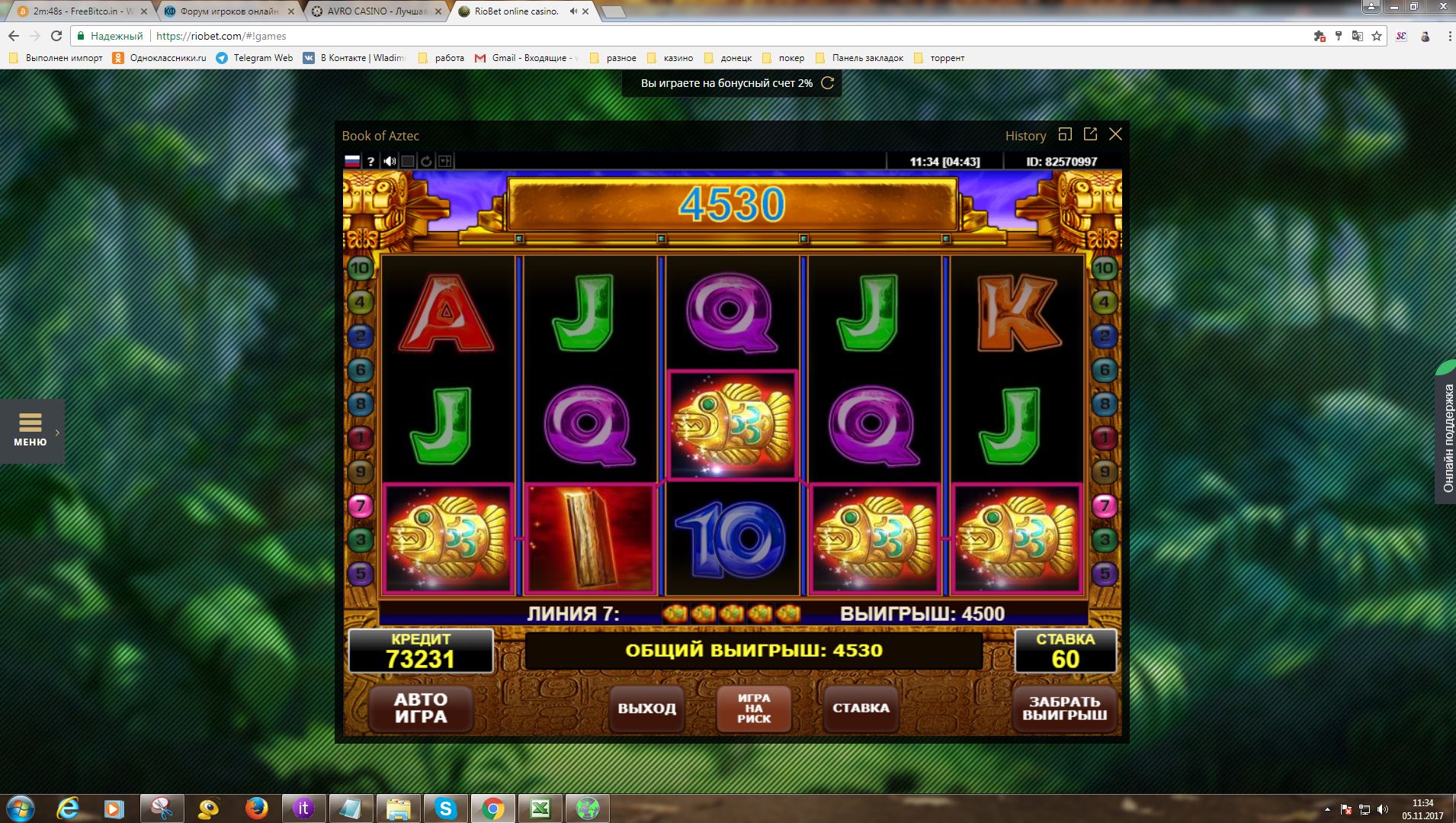Open the МЕНЮ side panel
The width and height of the screenshot is (1456, 823).
point(30,430)
